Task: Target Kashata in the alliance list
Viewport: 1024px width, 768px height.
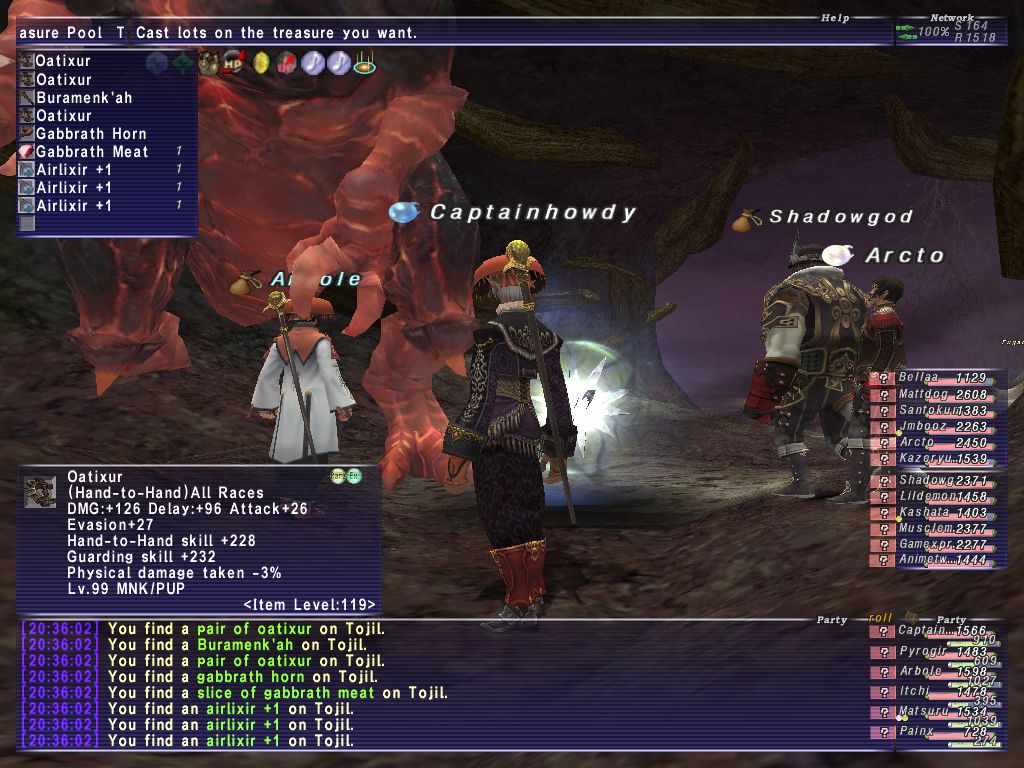Action: (x=935, y=513)
